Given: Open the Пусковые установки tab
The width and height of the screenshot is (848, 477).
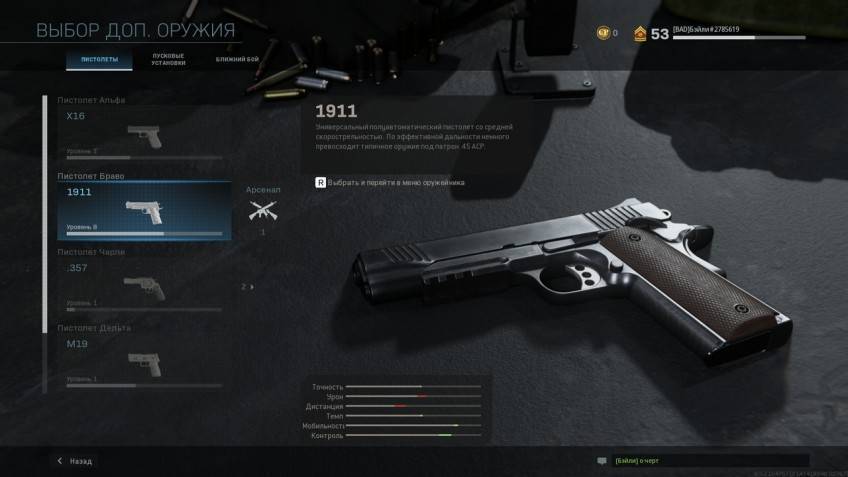Looking at the screenshot, I should tap(168, 60).
